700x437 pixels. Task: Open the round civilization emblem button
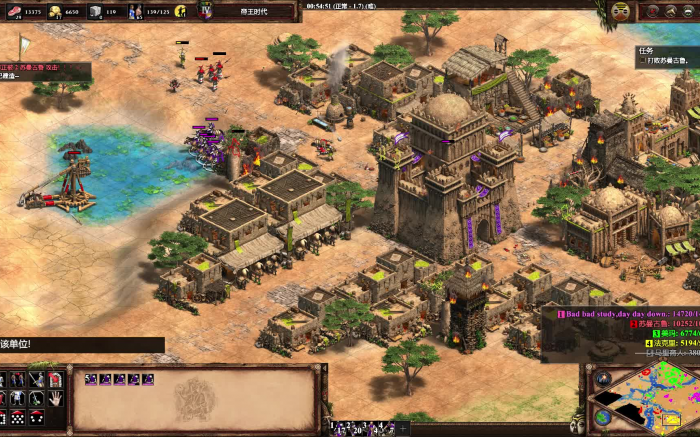(621, 11)
